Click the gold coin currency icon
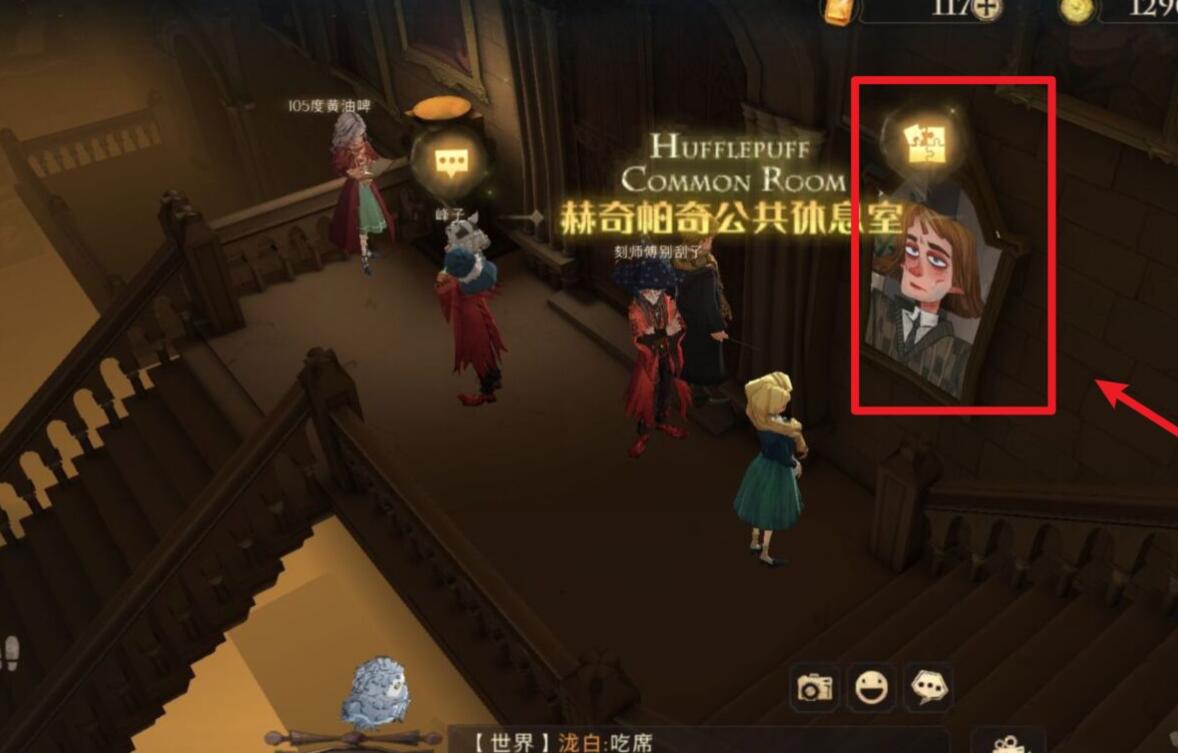Image resolution: width=1178 pixels, height=753 pixels. pyautogui.click(x=1078, y=8)
